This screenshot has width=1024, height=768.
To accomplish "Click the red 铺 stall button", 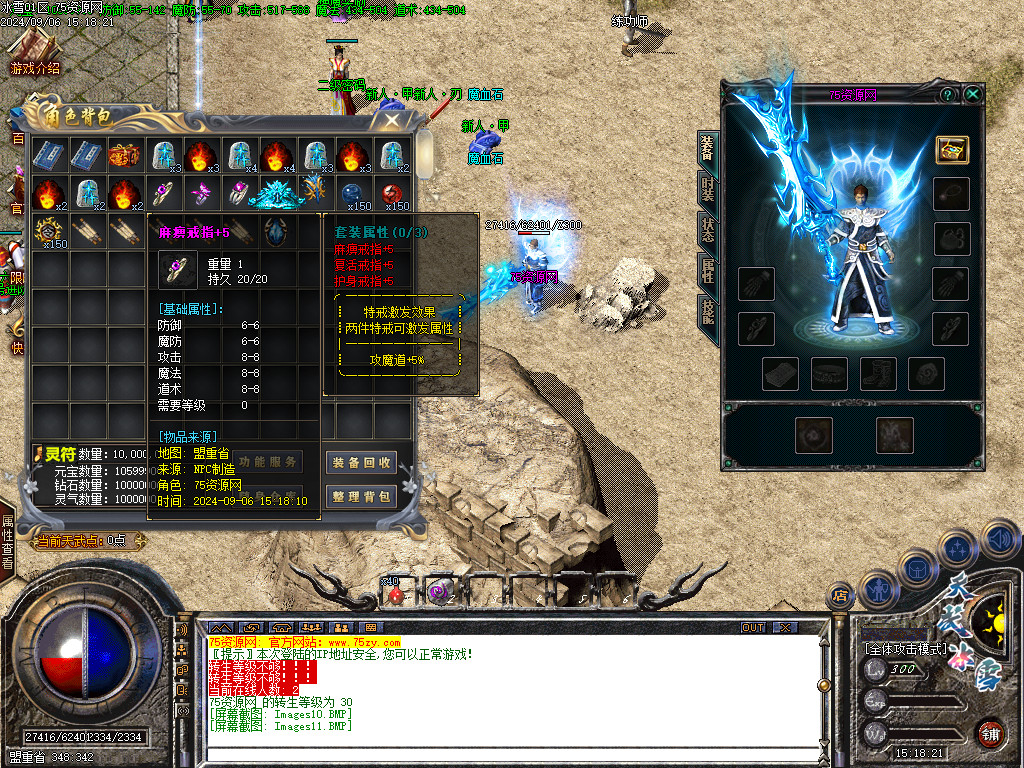I will 989,733.
